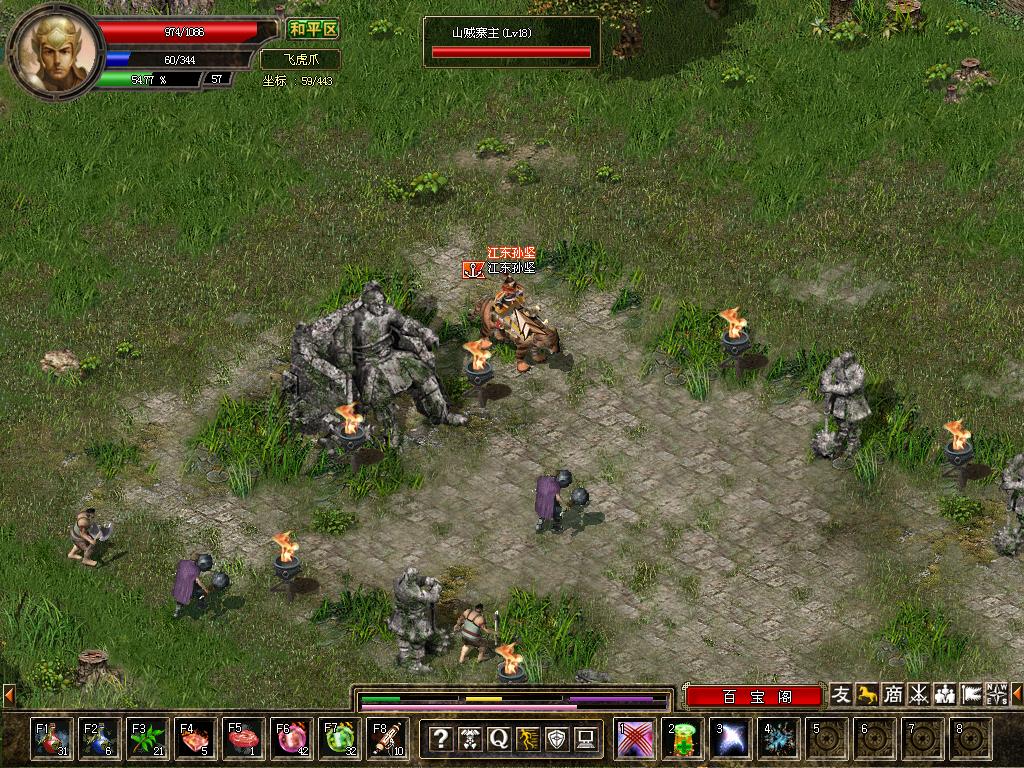Open the golden horse mount button
1024x768 pixels.
point(868,695)
